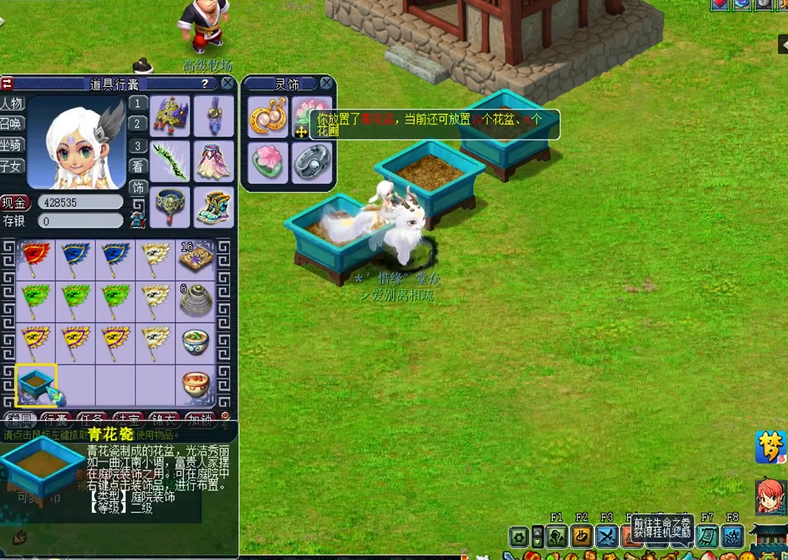Image resolution: width=788 pixels, height=560 pixels.
Task: Show the 子女 children tab
Action: (12, 166)
